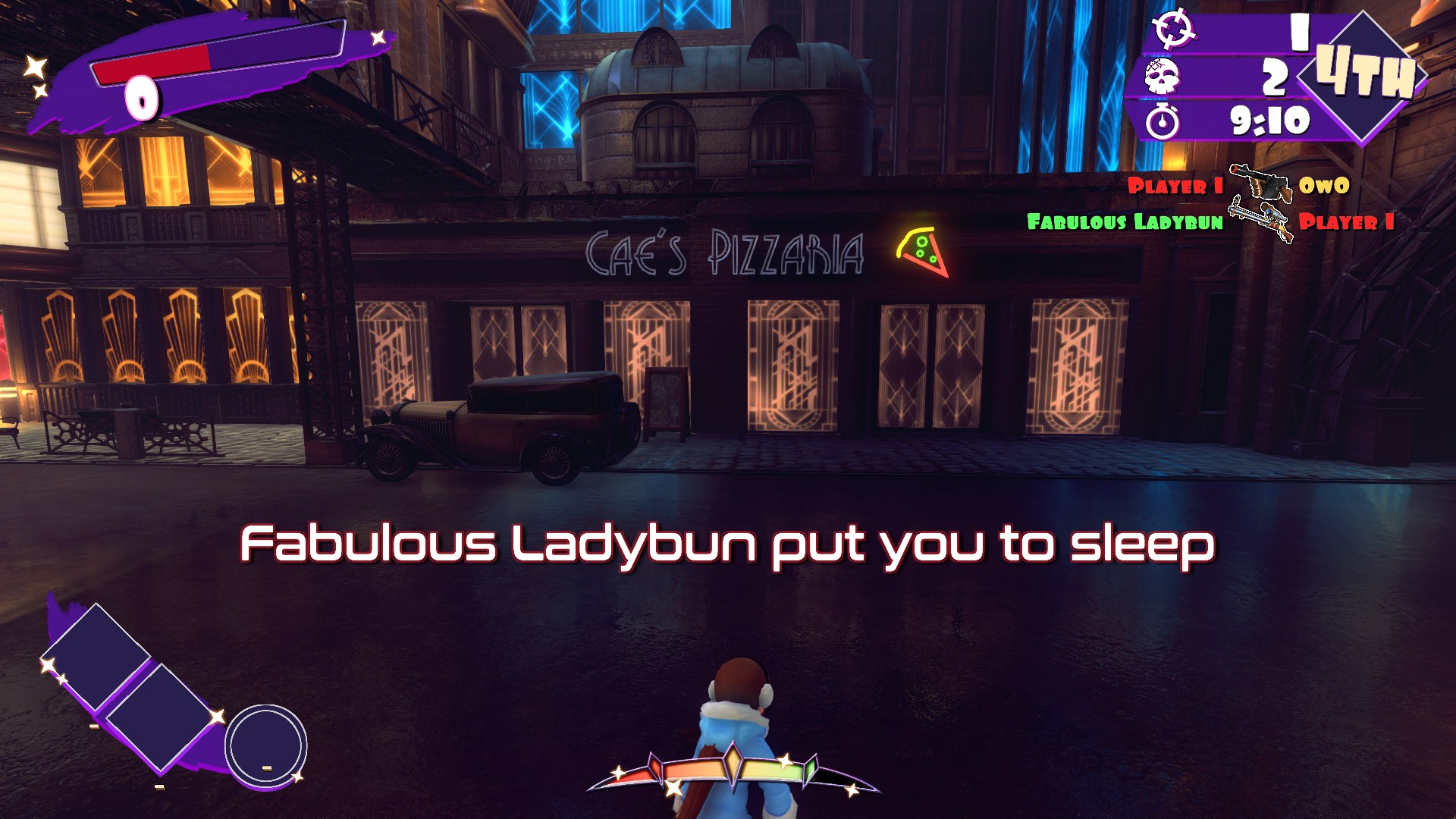Click the stopwatch match timer icon

tap(1163, 121)
